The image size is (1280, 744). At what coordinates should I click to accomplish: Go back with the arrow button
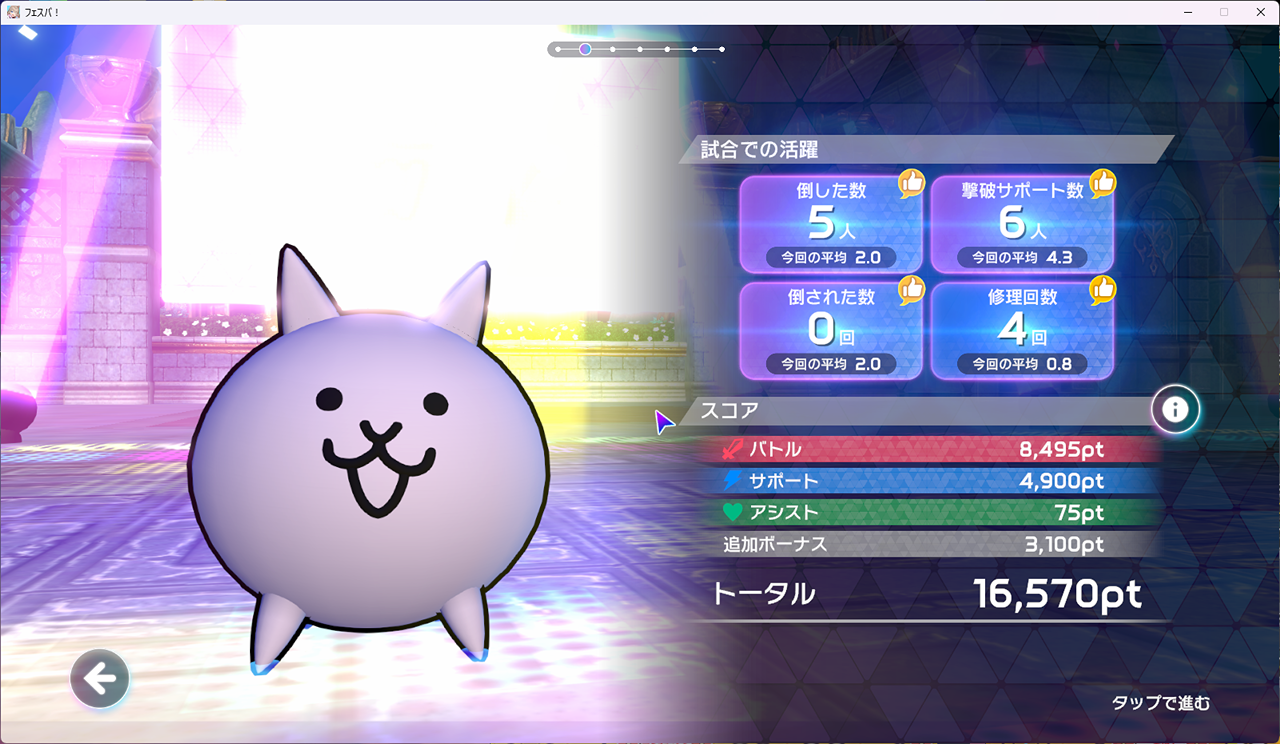(100, 679)
